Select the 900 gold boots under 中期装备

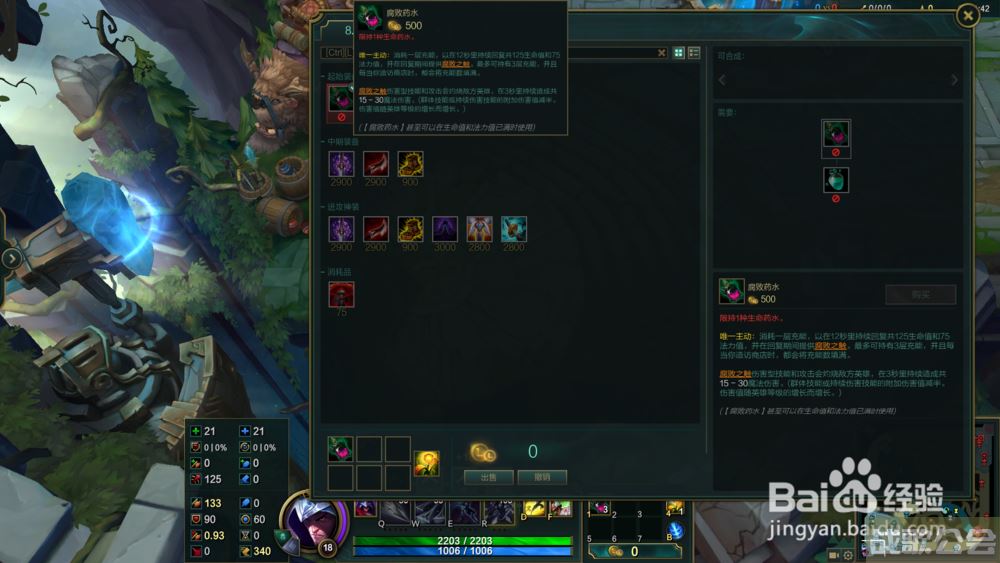(x=411, y=164)
